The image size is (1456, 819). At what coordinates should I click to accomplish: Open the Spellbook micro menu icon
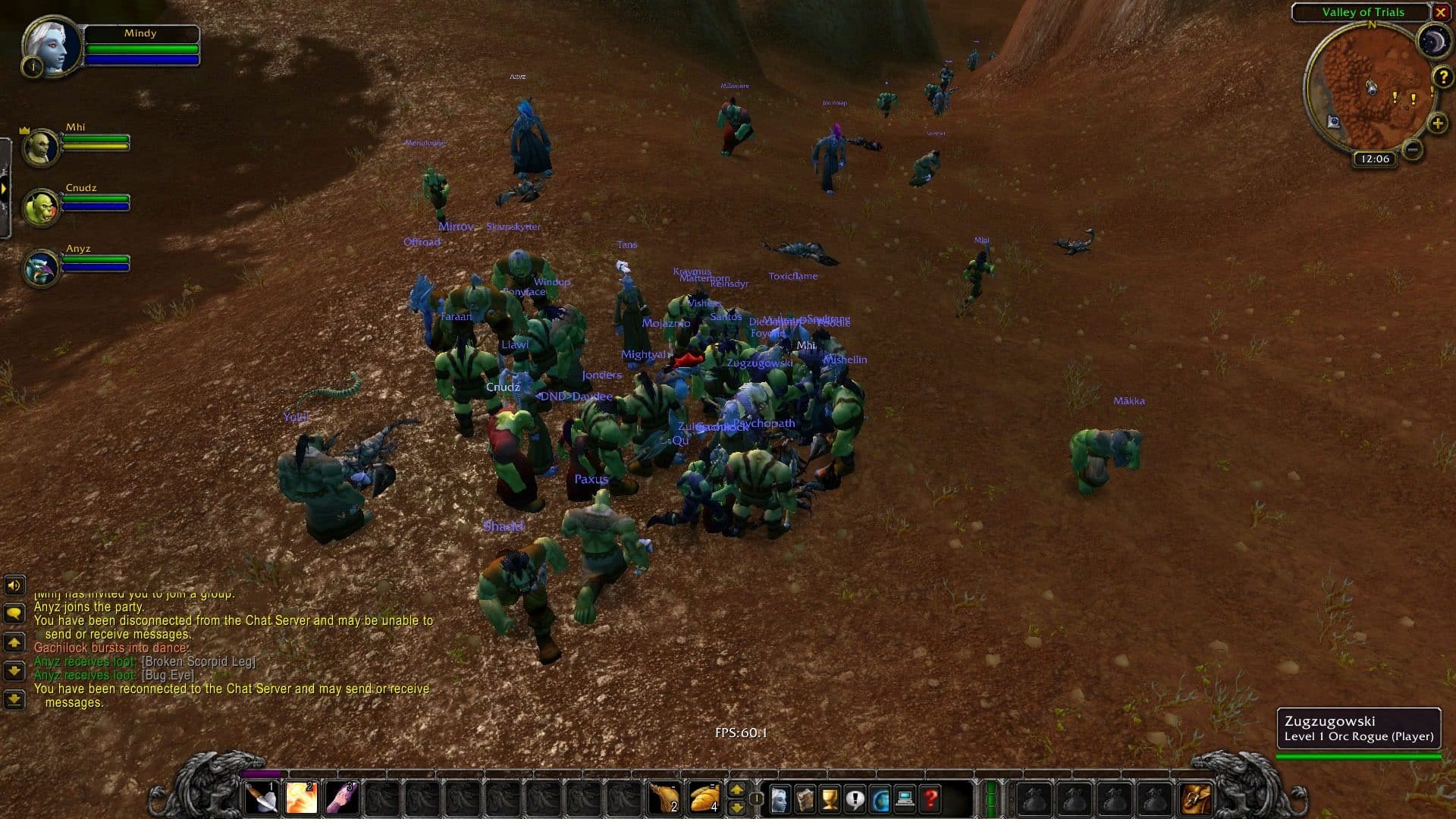[x=805, y=798]
